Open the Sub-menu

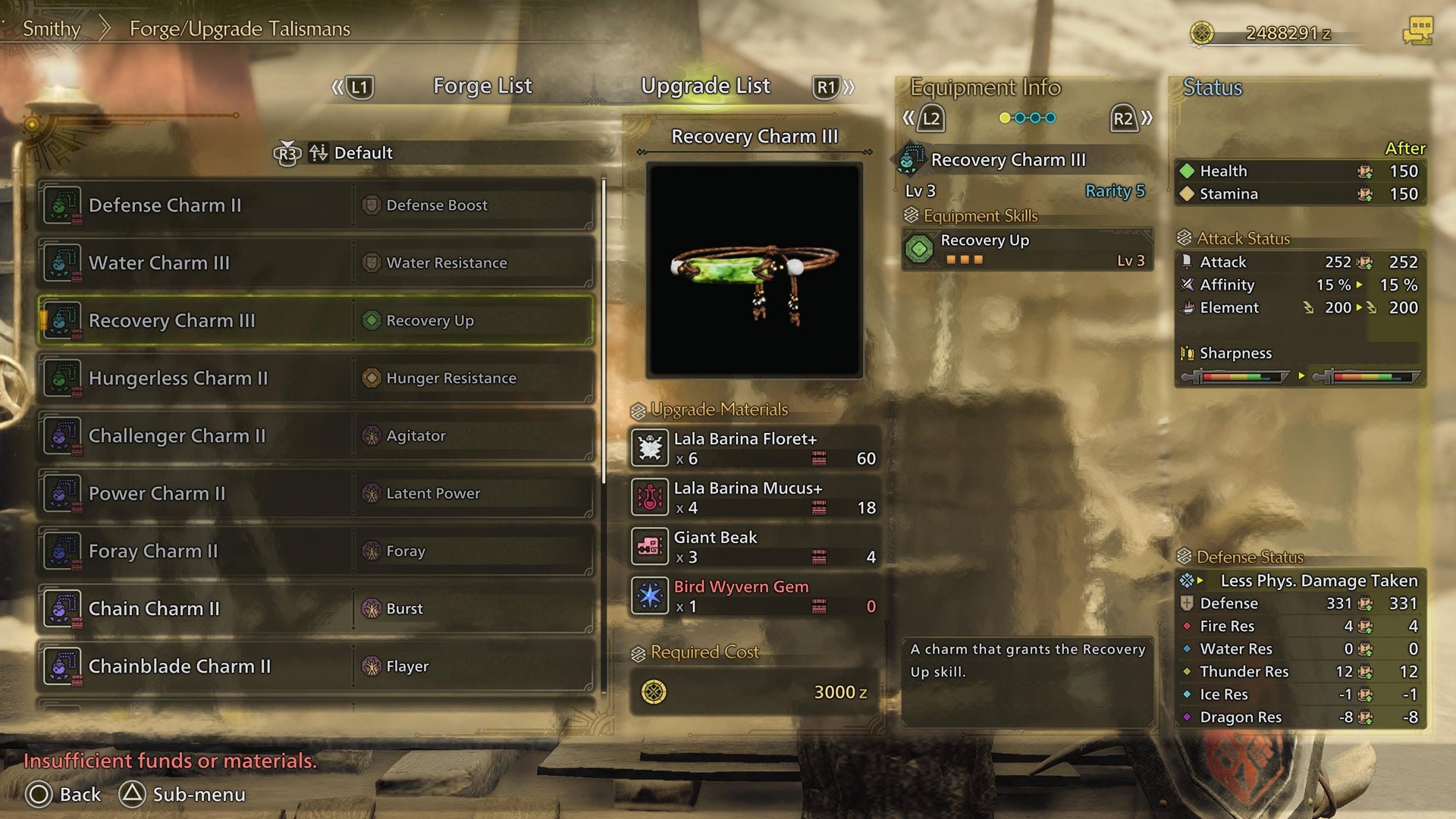click(x=182, y=795)
